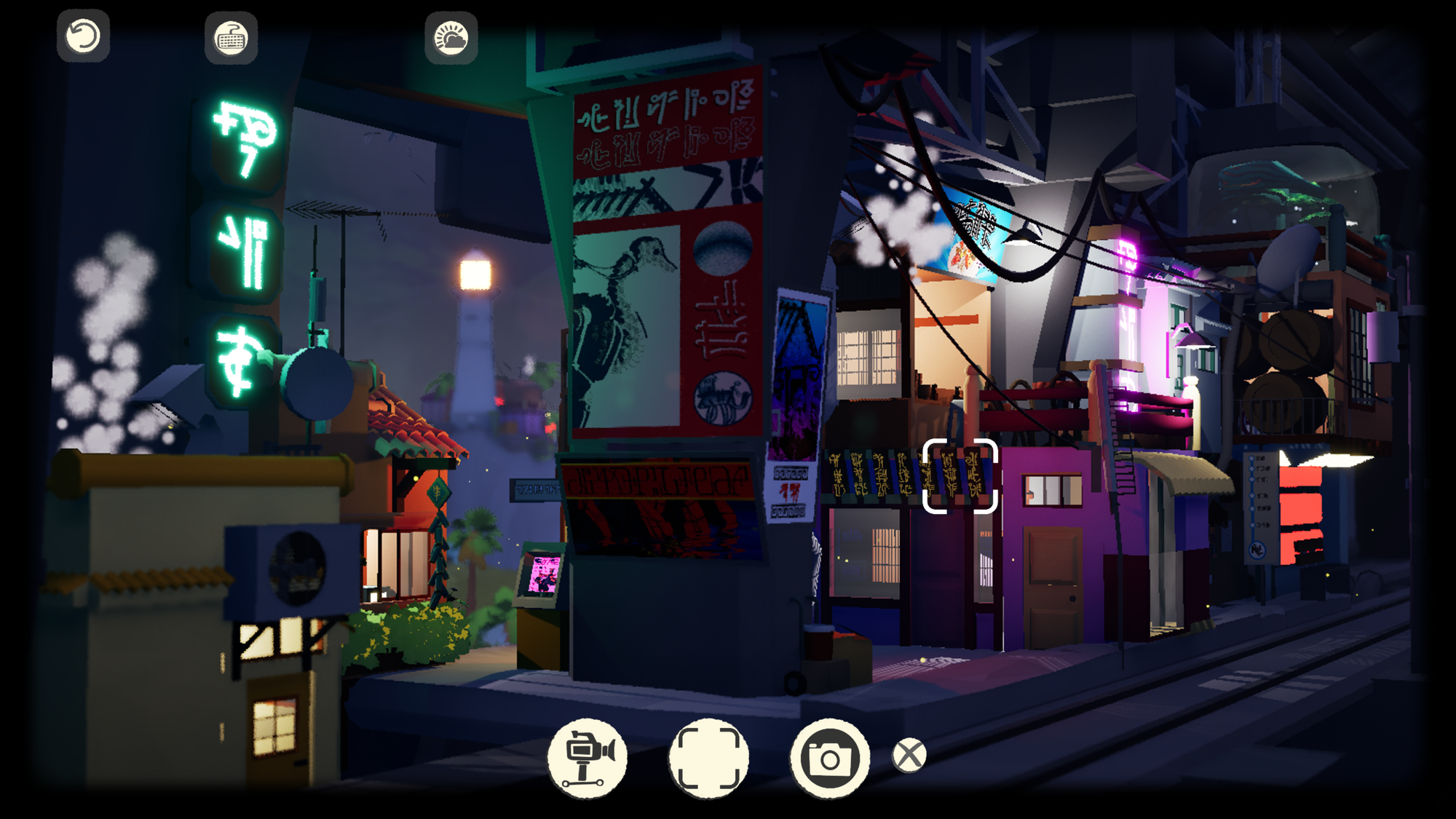This screenshot has width=1456, height=819.
Task: Toggle the sun and cloud time-of-day button
Action: point(451,38)
